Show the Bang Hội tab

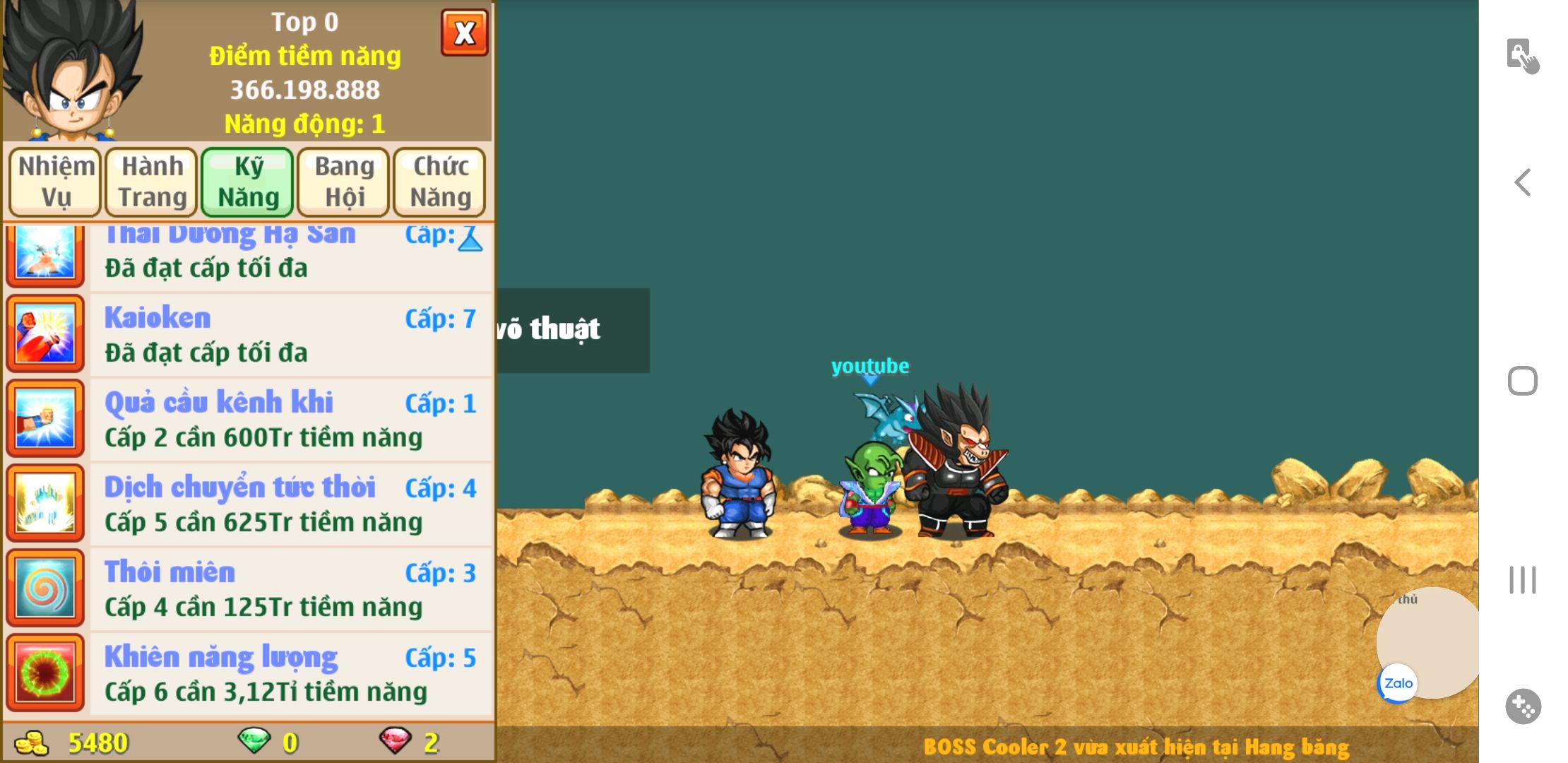344,182
